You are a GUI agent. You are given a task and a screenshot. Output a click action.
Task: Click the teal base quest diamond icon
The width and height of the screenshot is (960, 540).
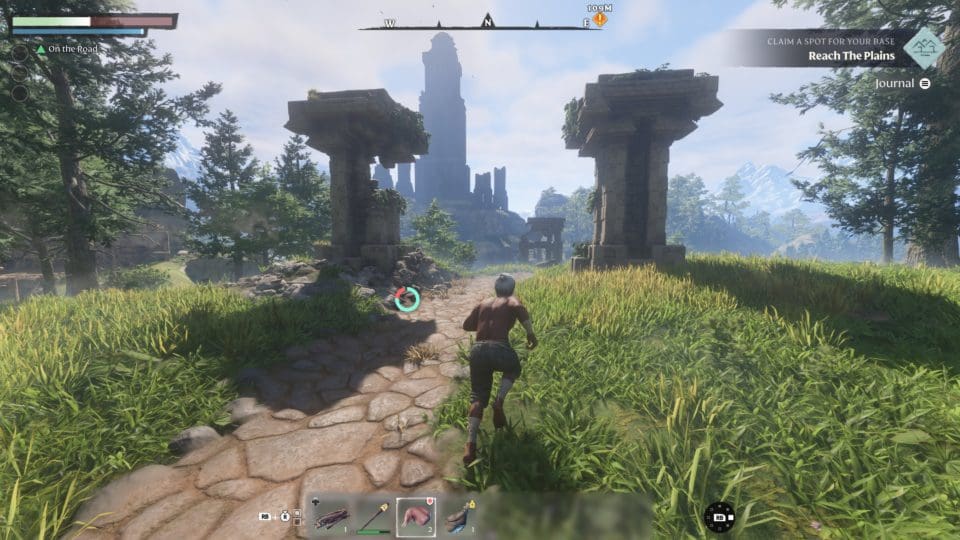click(x=924, y=47)
